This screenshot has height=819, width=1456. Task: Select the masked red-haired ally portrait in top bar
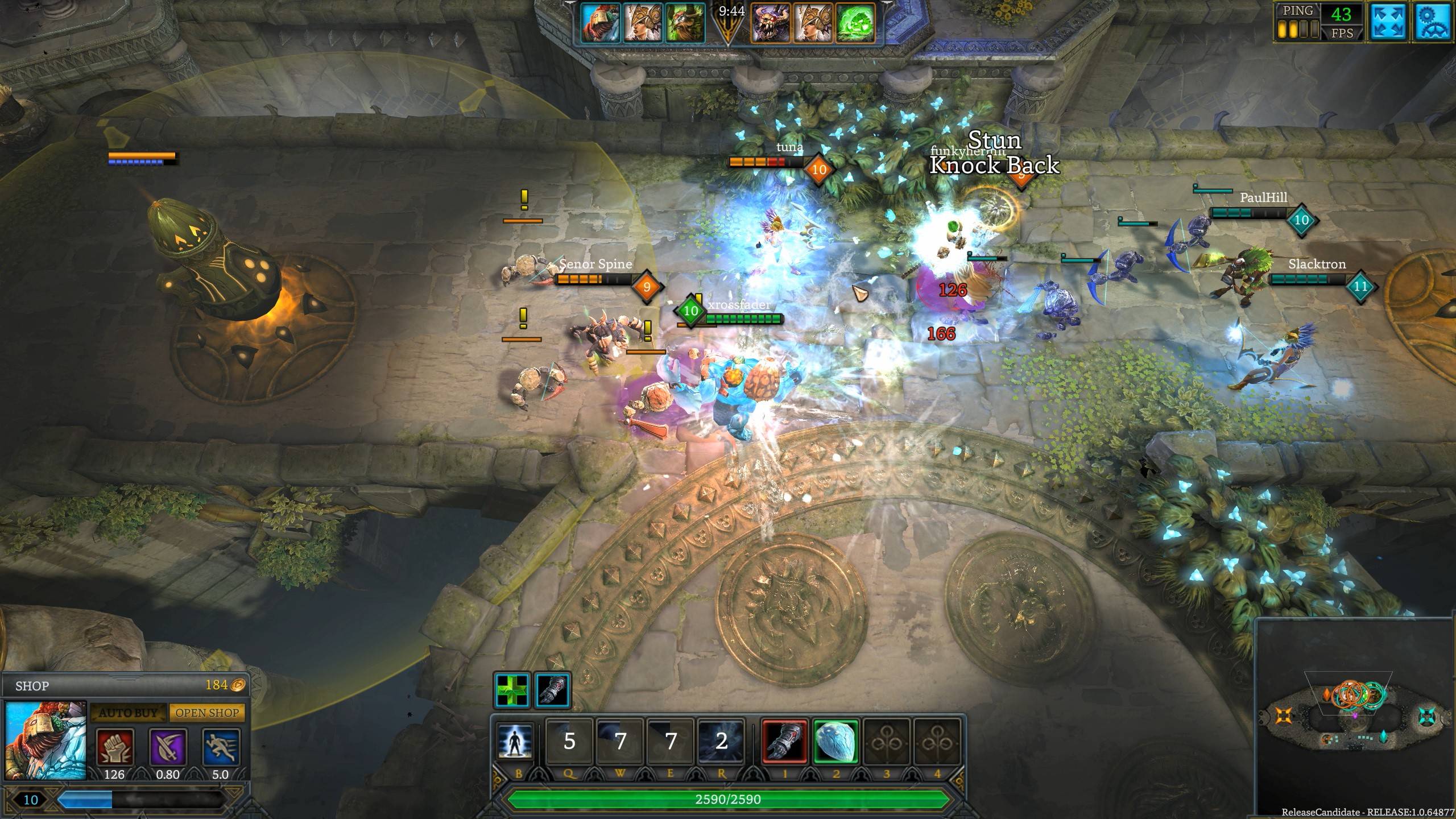click(600, 23)
